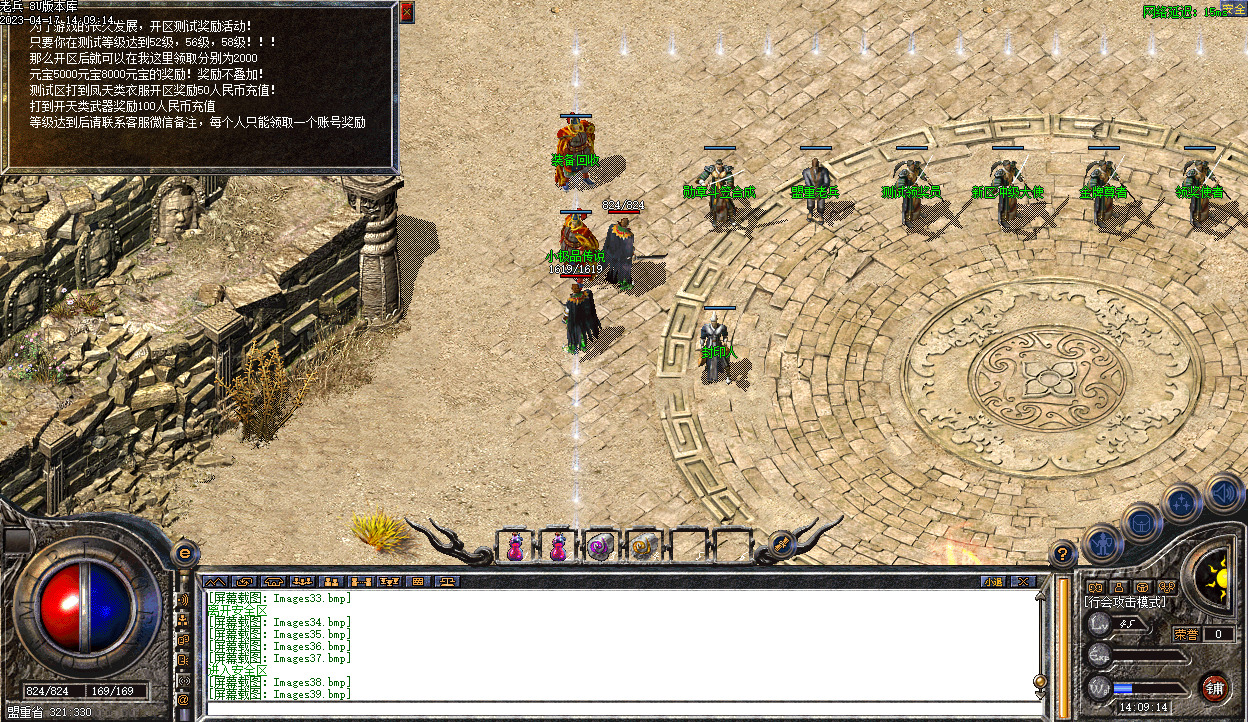Close the test reward announcement panel
Image resolution: width=1248 pixels, height=722 pixels.
click(x=407, y=13)
